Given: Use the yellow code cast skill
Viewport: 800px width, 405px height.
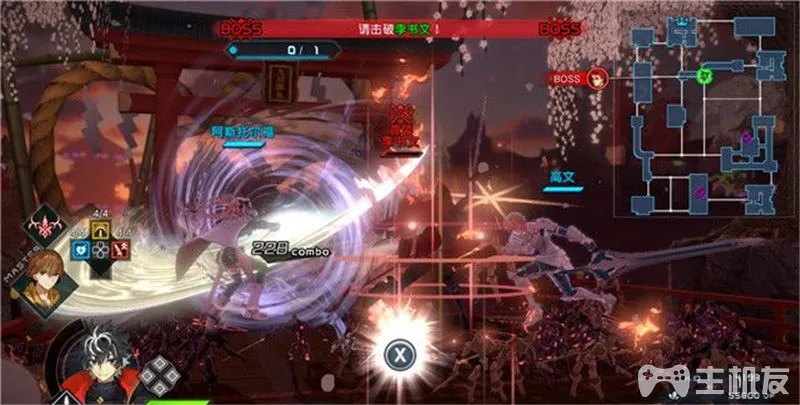Looking at the screenshot, I should coord(99,230).
